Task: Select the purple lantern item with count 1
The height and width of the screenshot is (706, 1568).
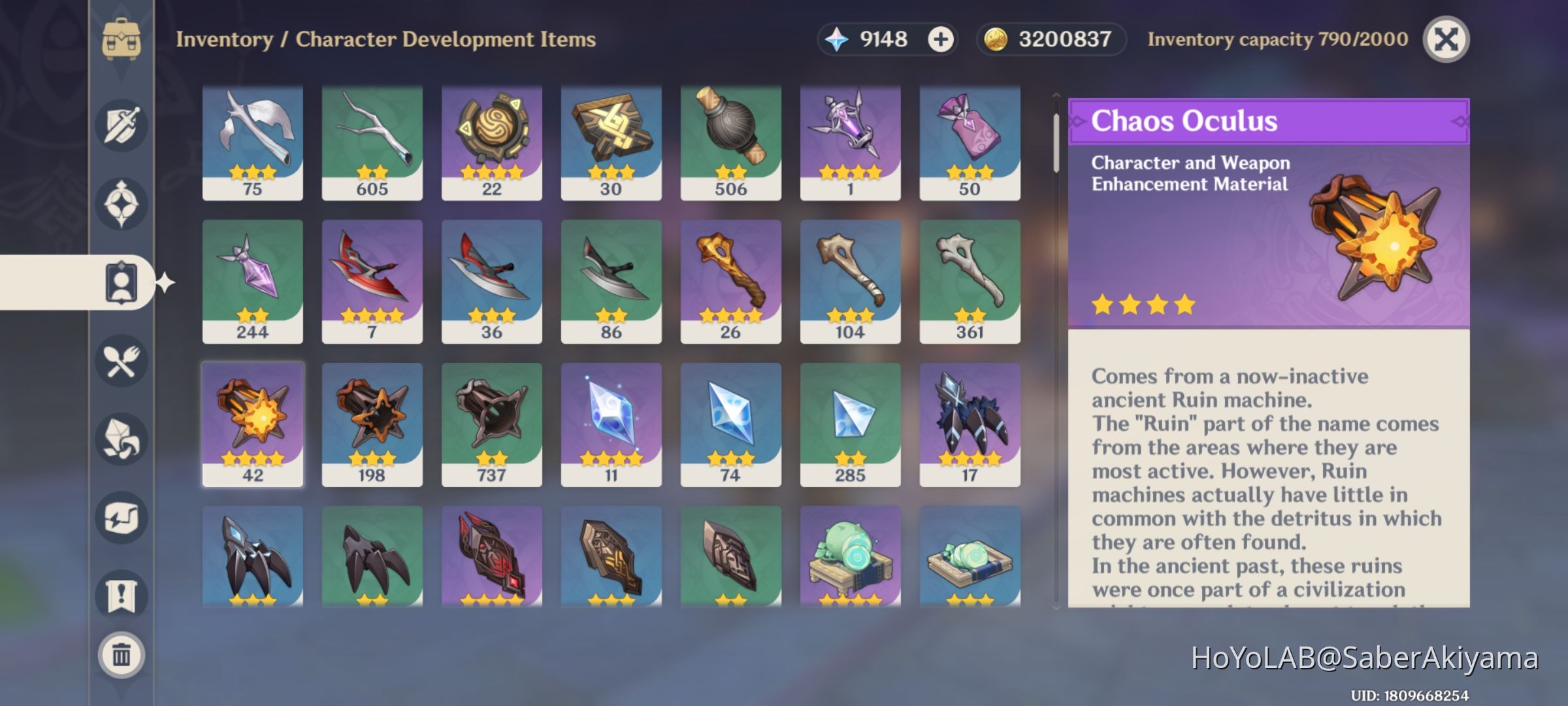Action: tap(849, 139)
